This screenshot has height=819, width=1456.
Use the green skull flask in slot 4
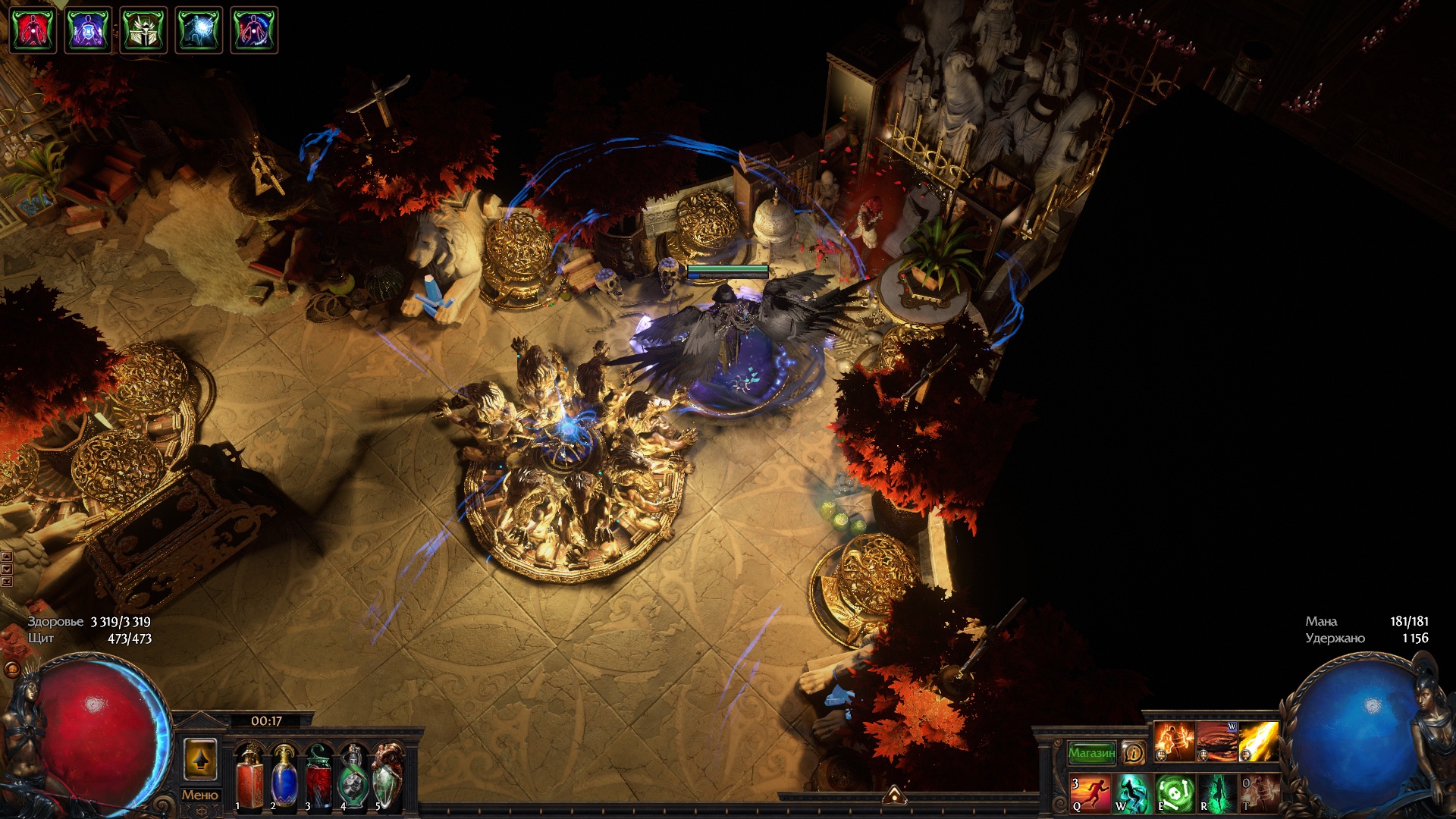coord(353,777)
